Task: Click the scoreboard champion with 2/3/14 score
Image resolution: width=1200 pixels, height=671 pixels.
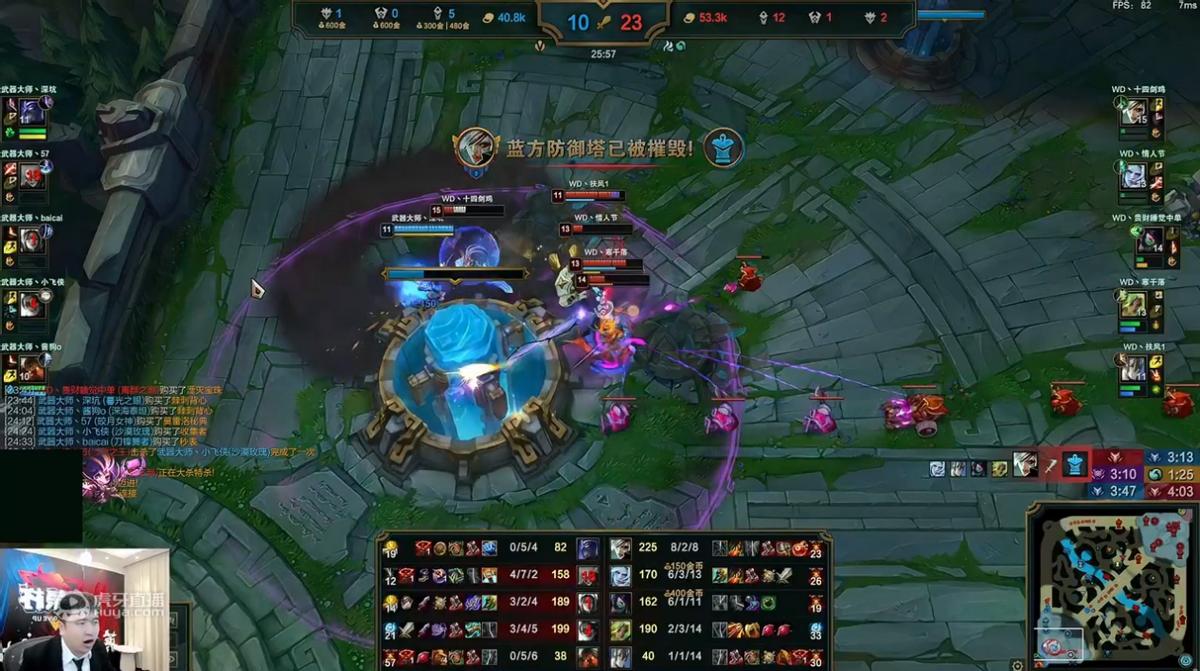Action: tap(621, 630)
